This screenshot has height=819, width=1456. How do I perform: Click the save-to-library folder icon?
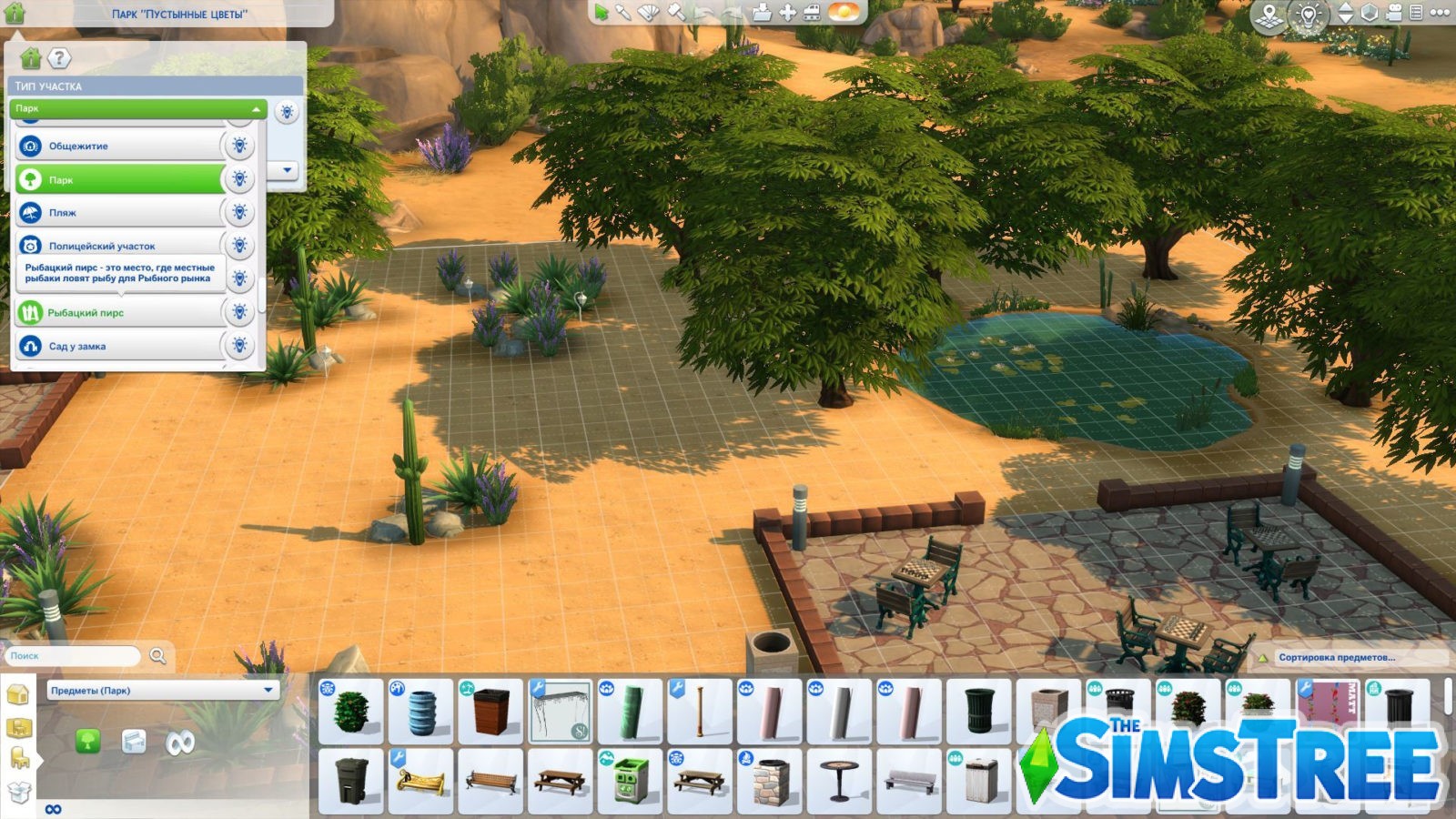[762, 12]
